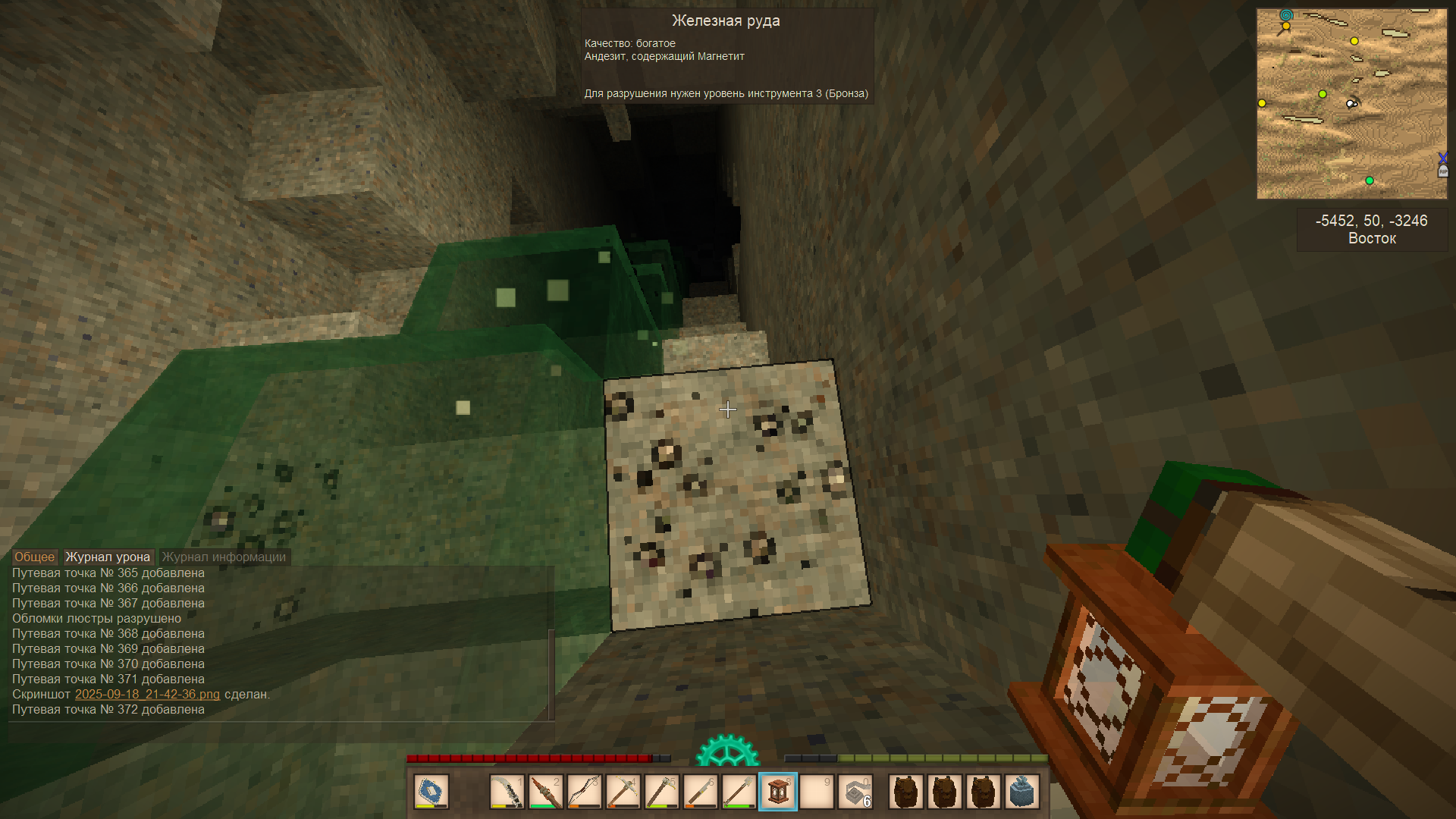Select the blue X marker on minimap

(x=1442, y=158)
